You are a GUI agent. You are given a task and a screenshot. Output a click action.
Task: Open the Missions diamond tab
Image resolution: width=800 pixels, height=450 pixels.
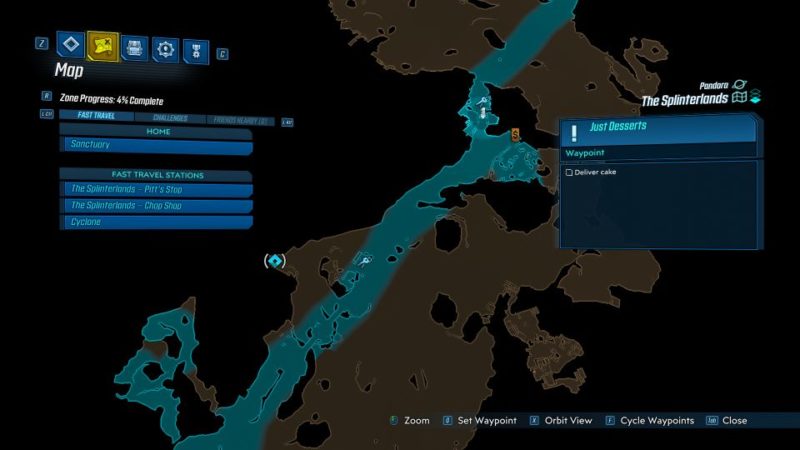click(69, 44)
